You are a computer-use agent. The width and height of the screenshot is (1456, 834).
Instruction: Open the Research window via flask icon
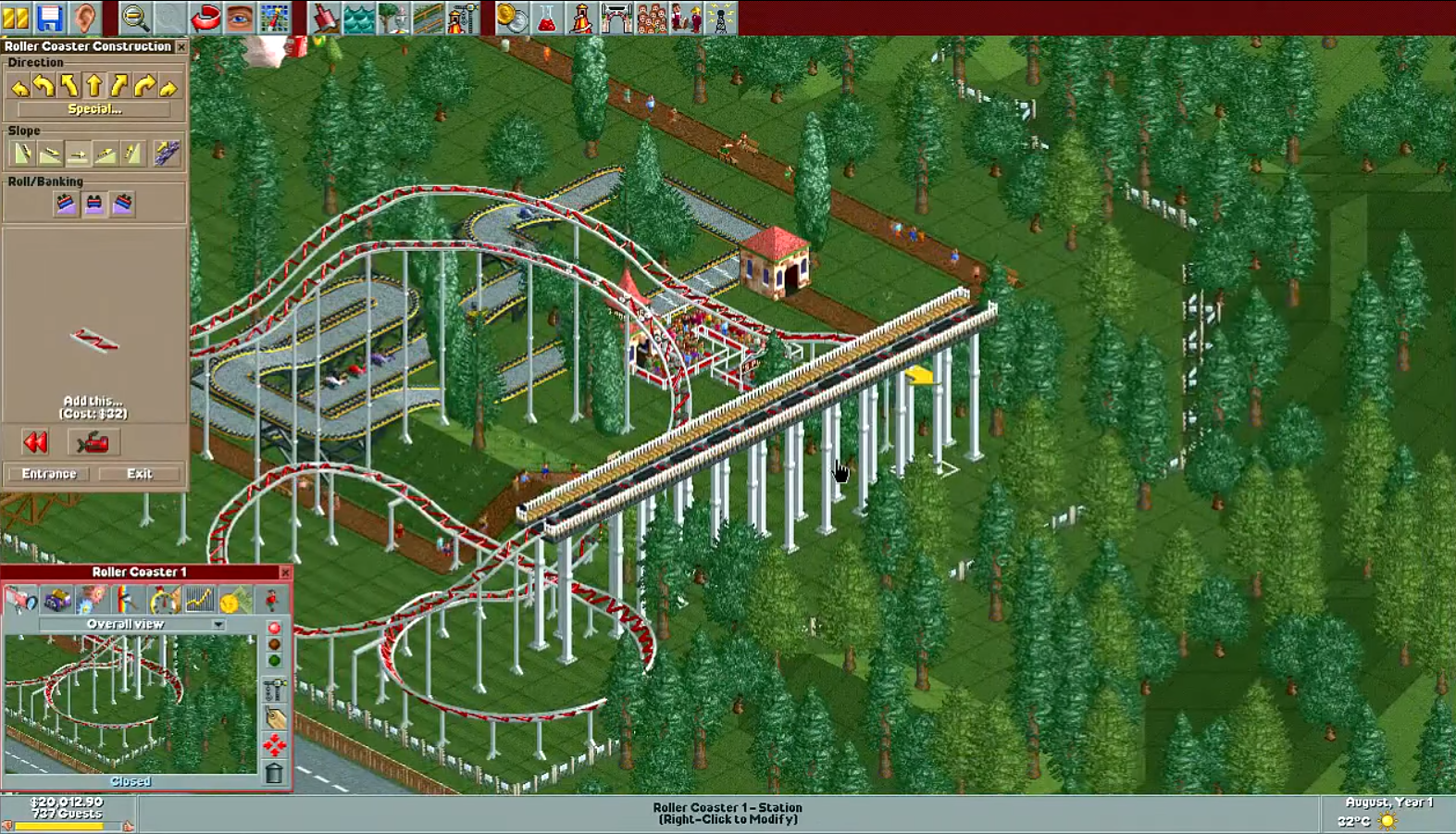pyautogui.click(x=546, y=15)
